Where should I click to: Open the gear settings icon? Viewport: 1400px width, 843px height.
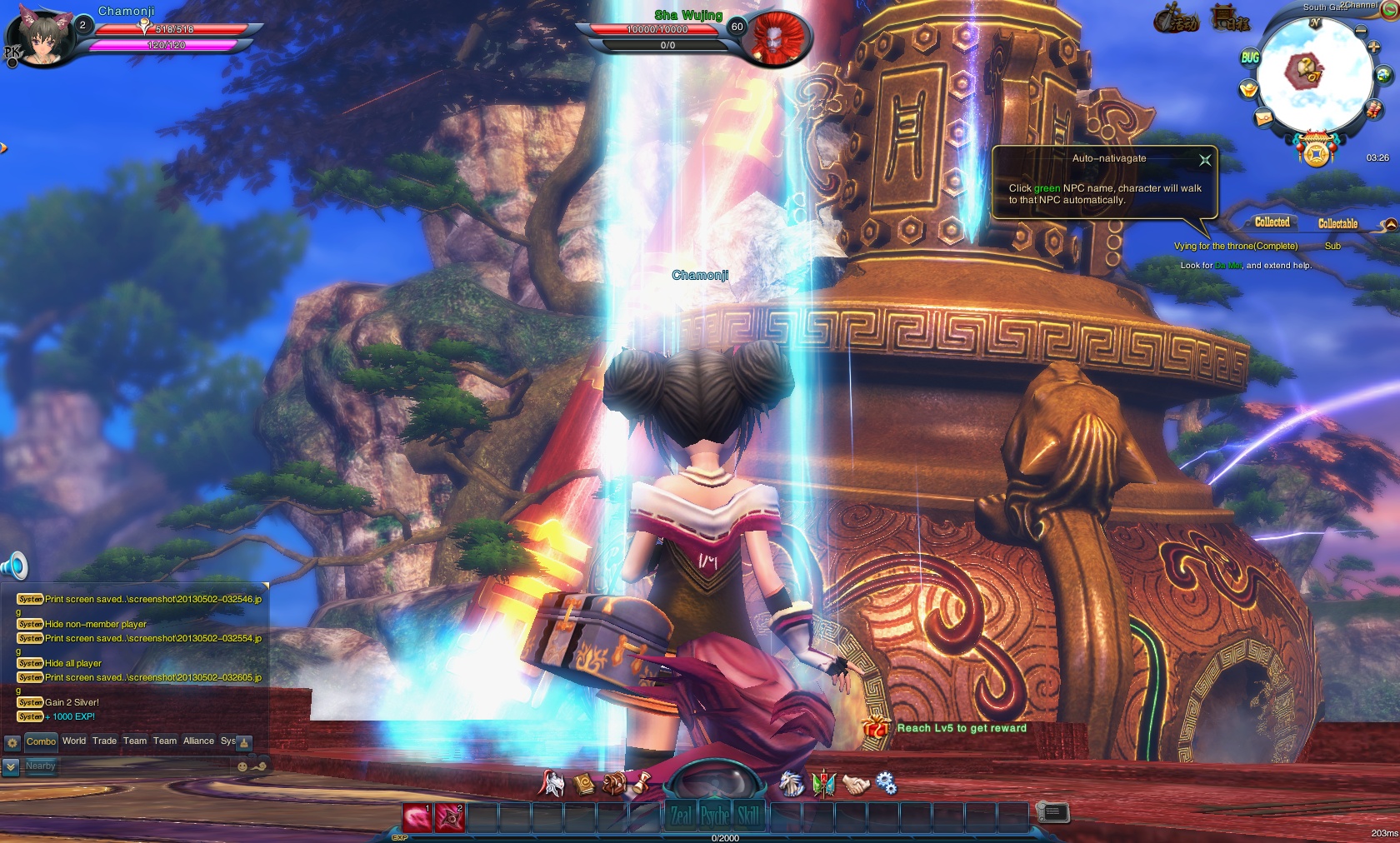click(x=886, y=784)
